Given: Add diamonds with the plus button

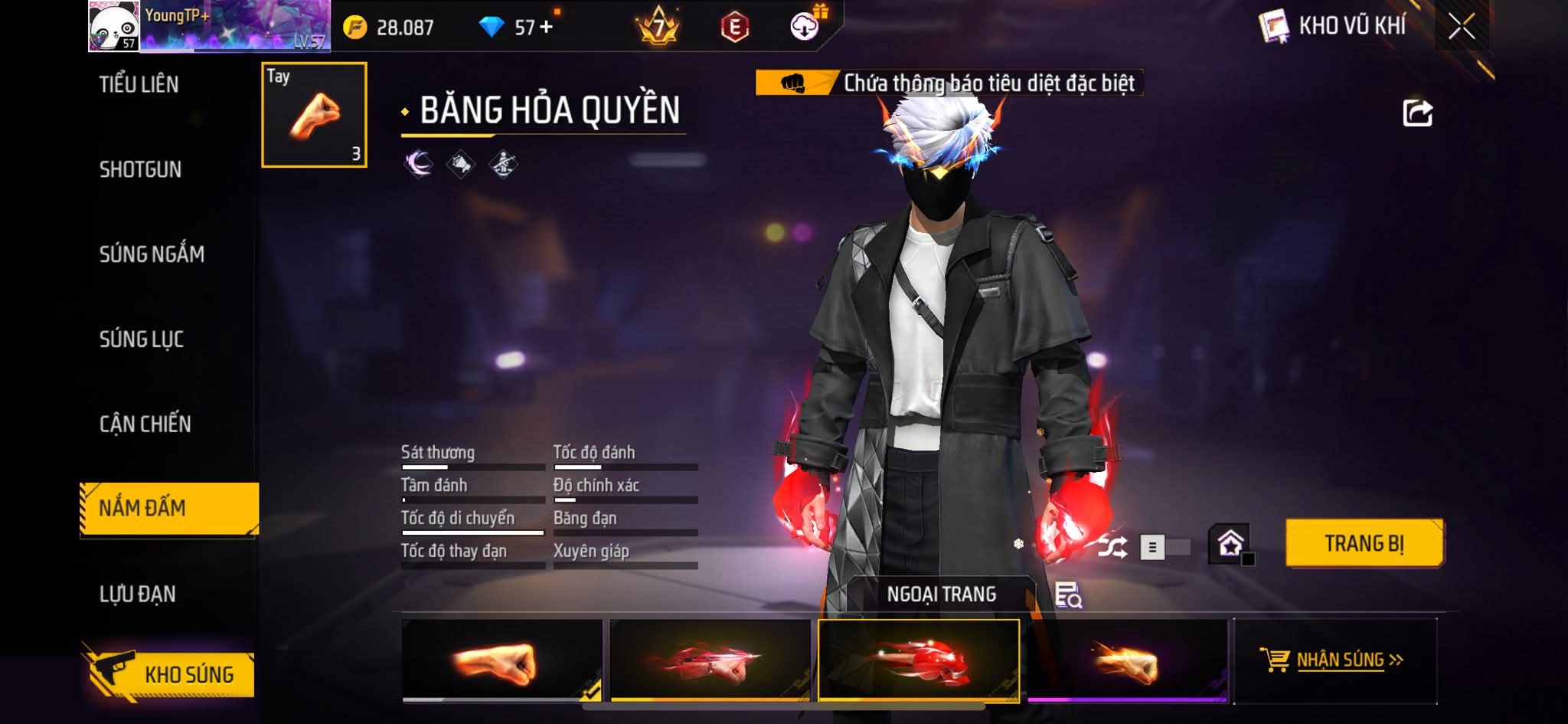Looking at the screenshot, I should click(x=546, y=28).
